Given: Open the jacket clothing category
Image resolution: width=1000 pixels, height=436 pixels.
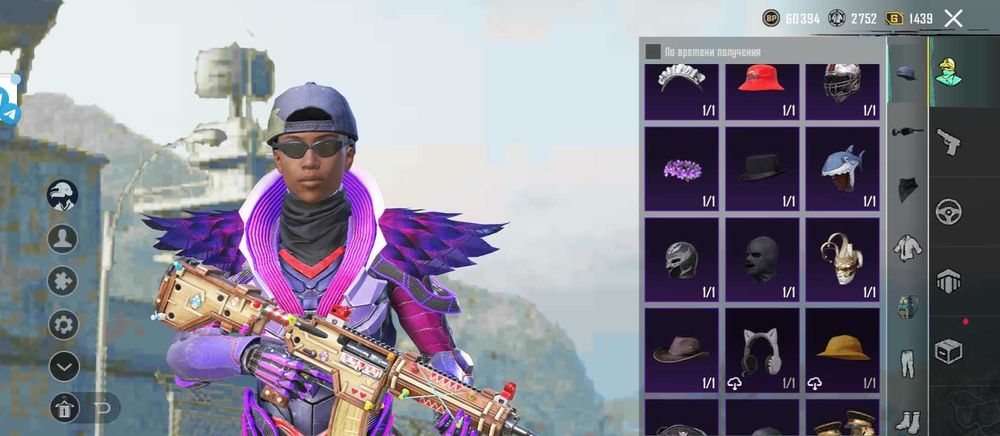Looking at the screenshot, I should tap(905, 248).
